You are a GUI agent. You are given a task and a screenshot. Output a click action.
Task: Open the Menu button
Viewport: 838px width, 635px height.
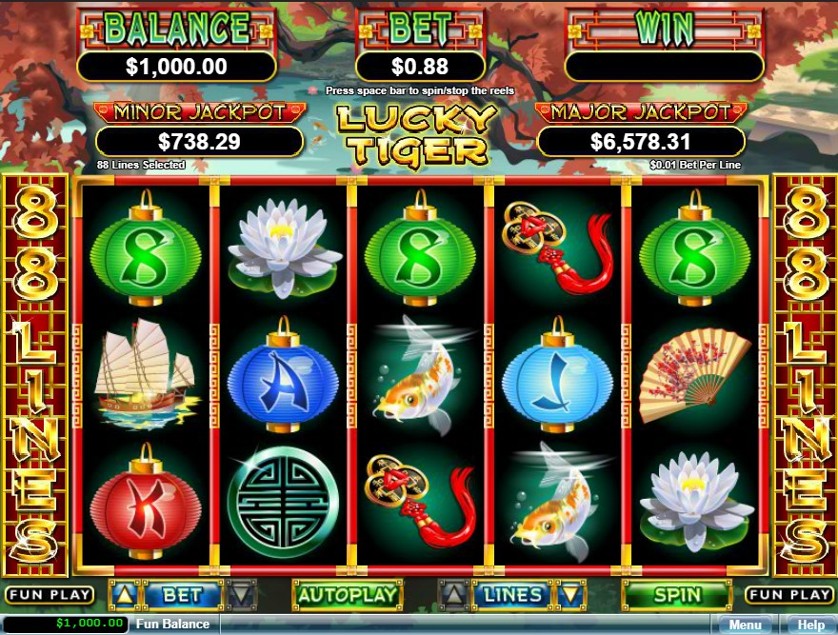point(744,625)
